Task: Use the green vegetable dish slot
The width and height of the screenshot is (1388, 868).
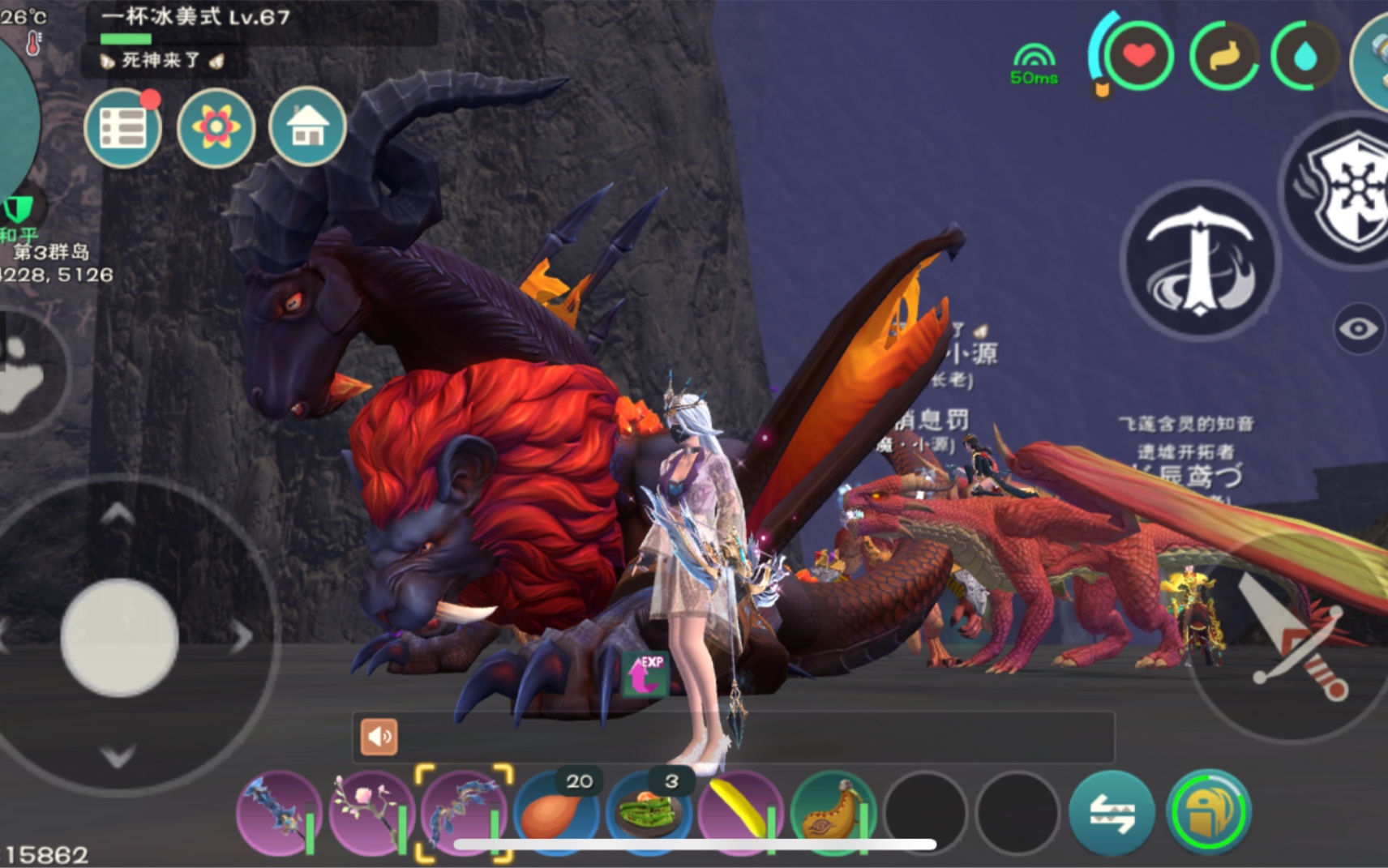Action: tap(649, 813)
